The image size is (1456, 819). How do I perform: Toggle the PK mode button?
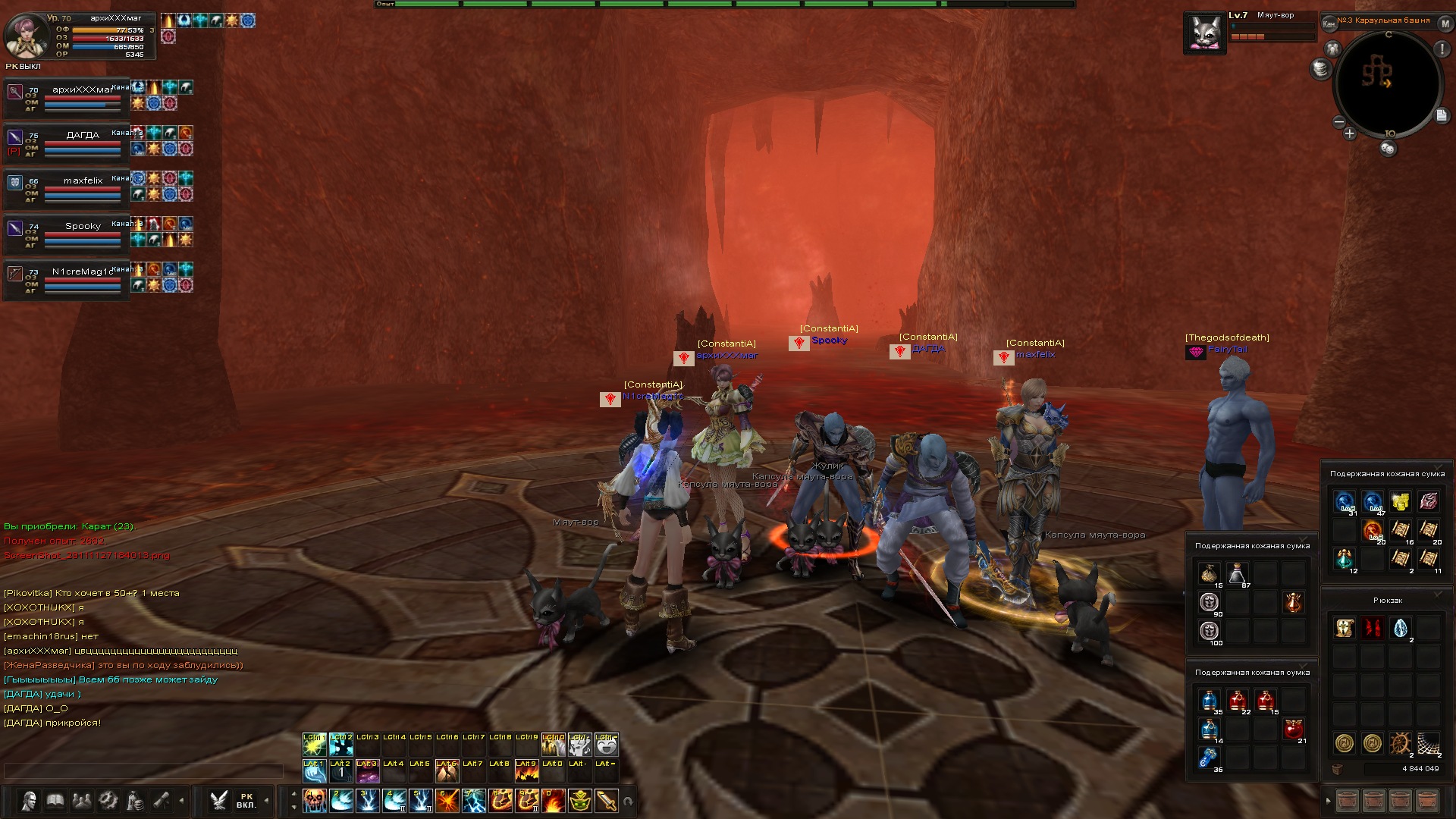246,801
